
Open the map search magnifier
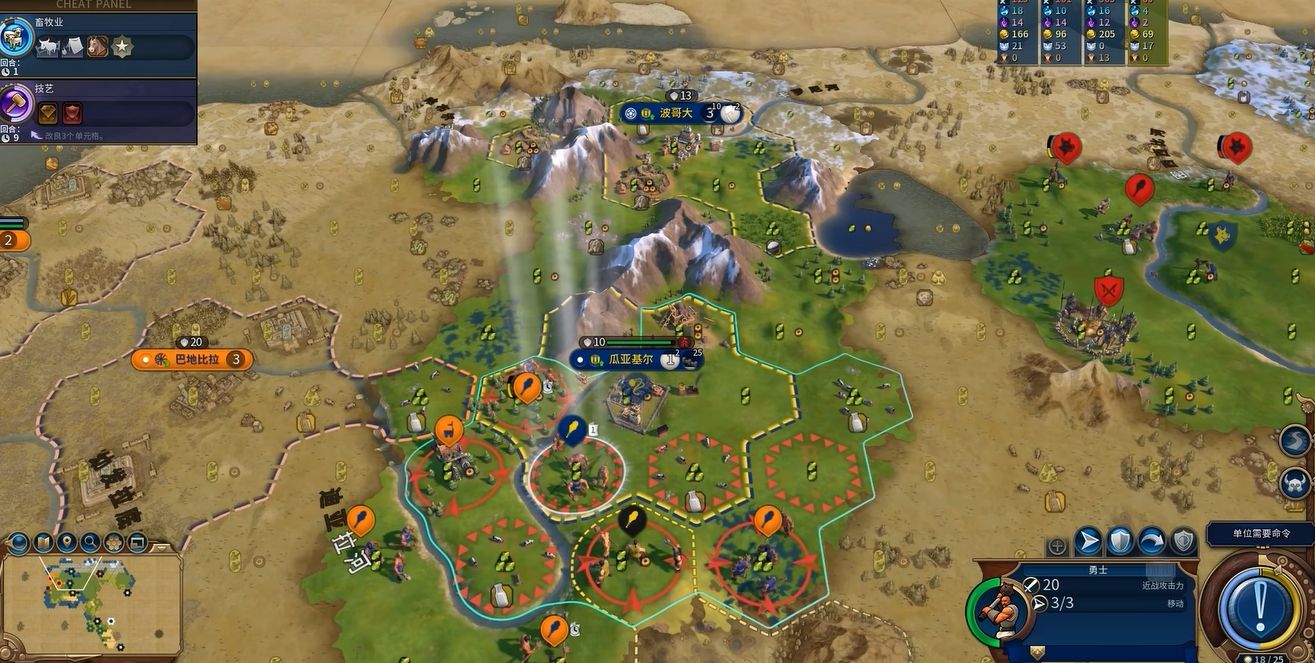coord(91,543)
